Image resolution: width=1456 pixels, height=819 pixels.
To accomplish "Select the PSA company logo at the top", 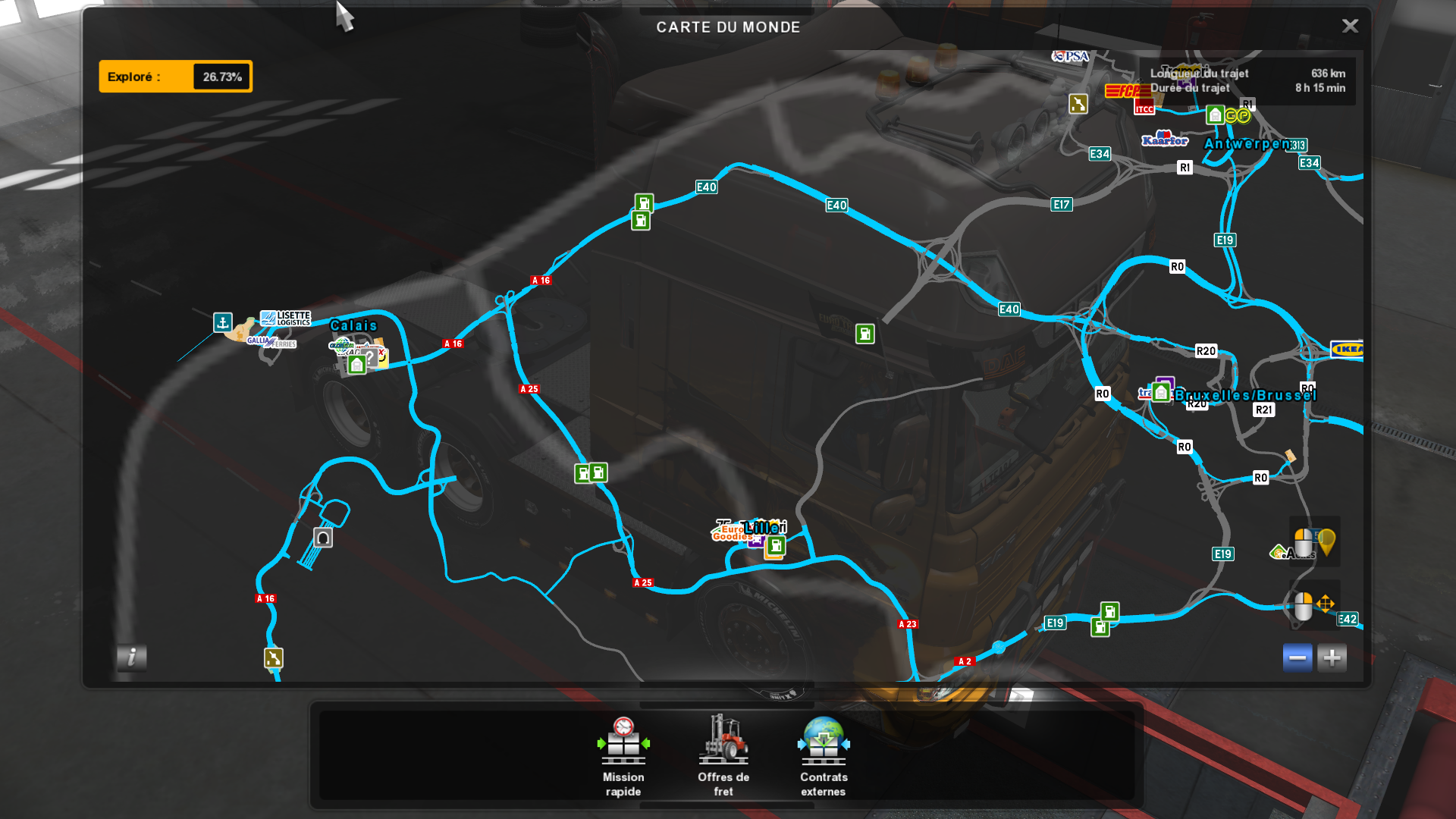I will (1069, 55).
